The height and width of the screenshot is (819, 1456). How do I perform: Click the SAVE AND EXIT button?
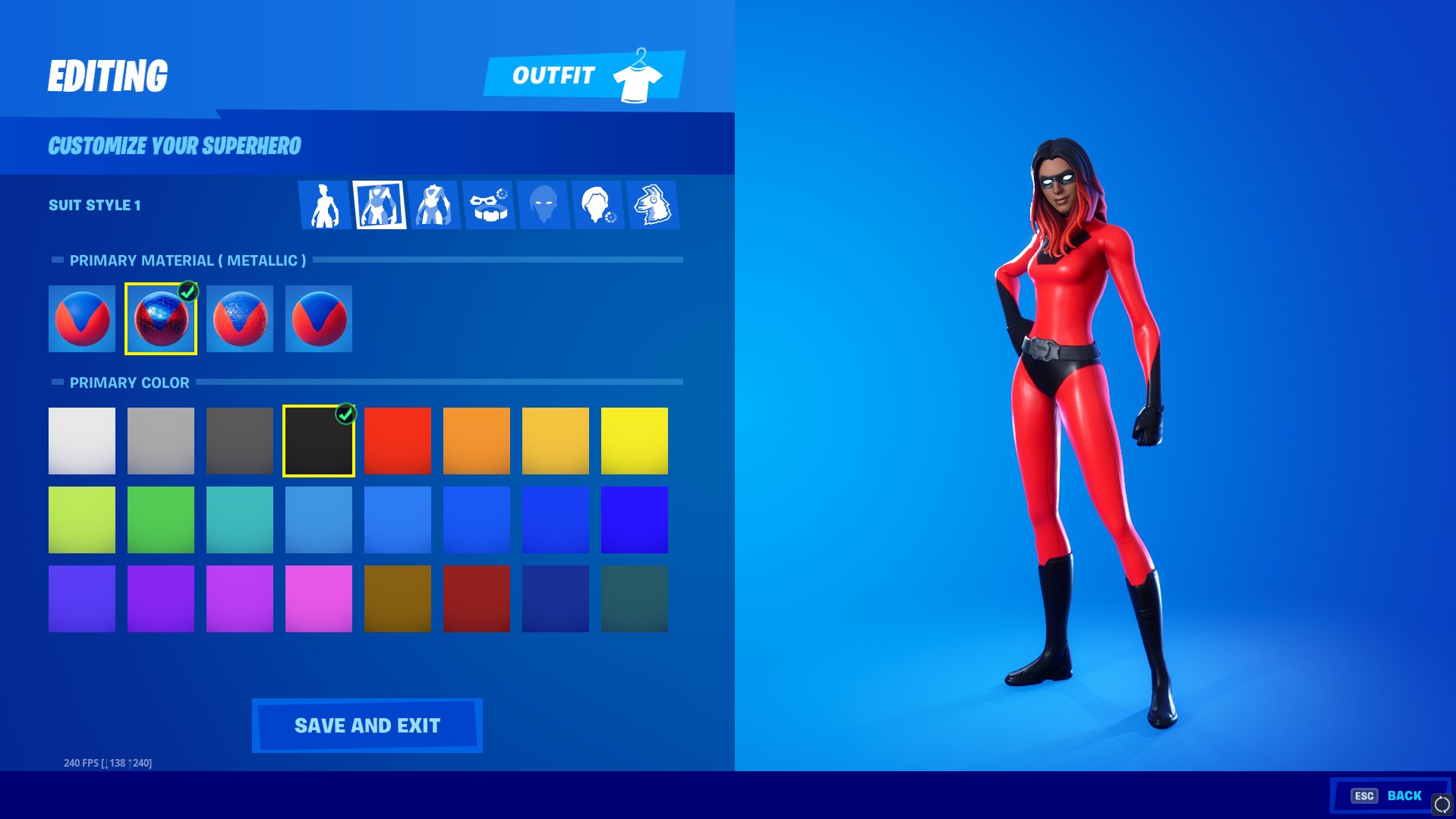click(367, 725)
